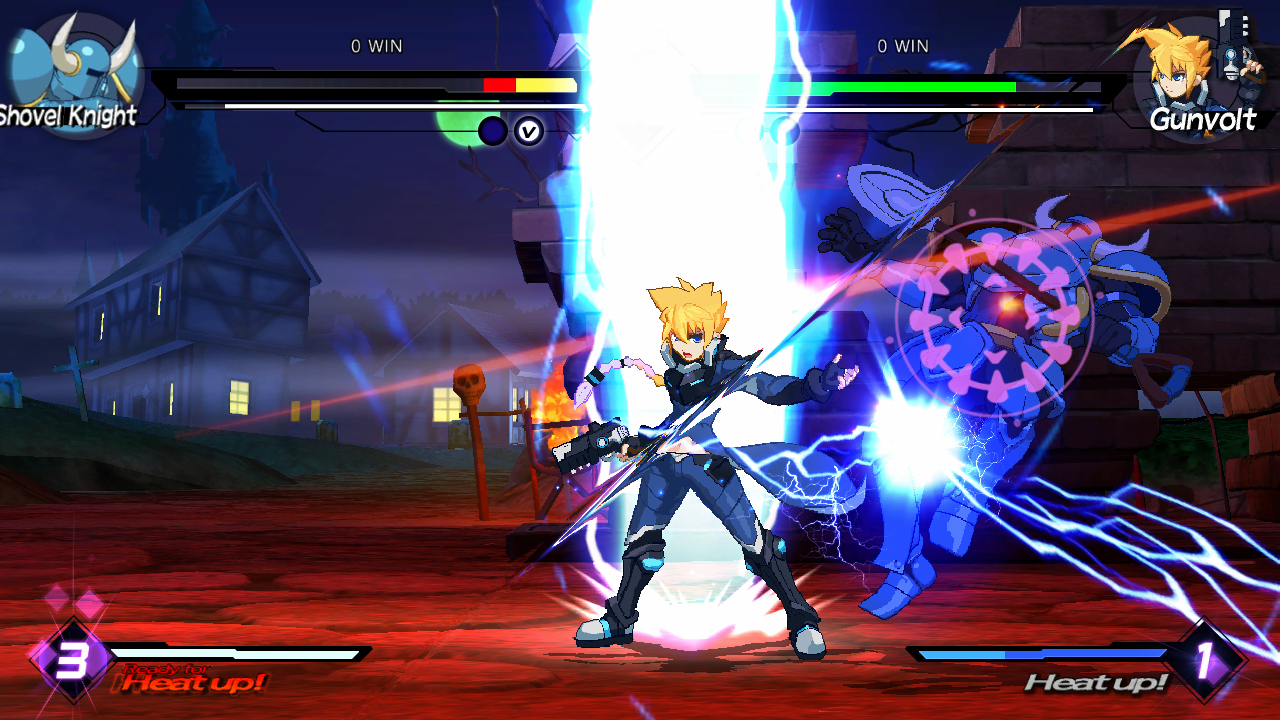Screen dimensions: 1280x720
Task: Expand Gunvolt's name banner
Action: pos(1204,121)
